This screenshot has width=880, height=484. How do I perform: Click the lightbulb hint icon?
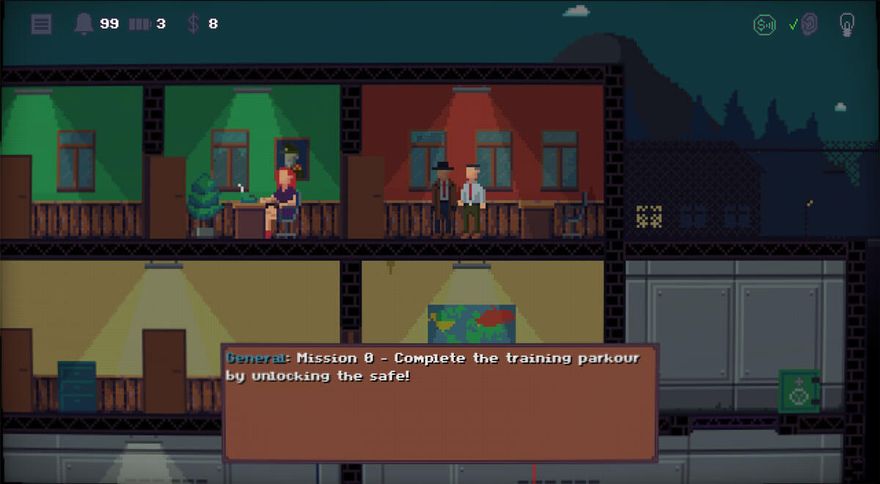pos(846,24)
